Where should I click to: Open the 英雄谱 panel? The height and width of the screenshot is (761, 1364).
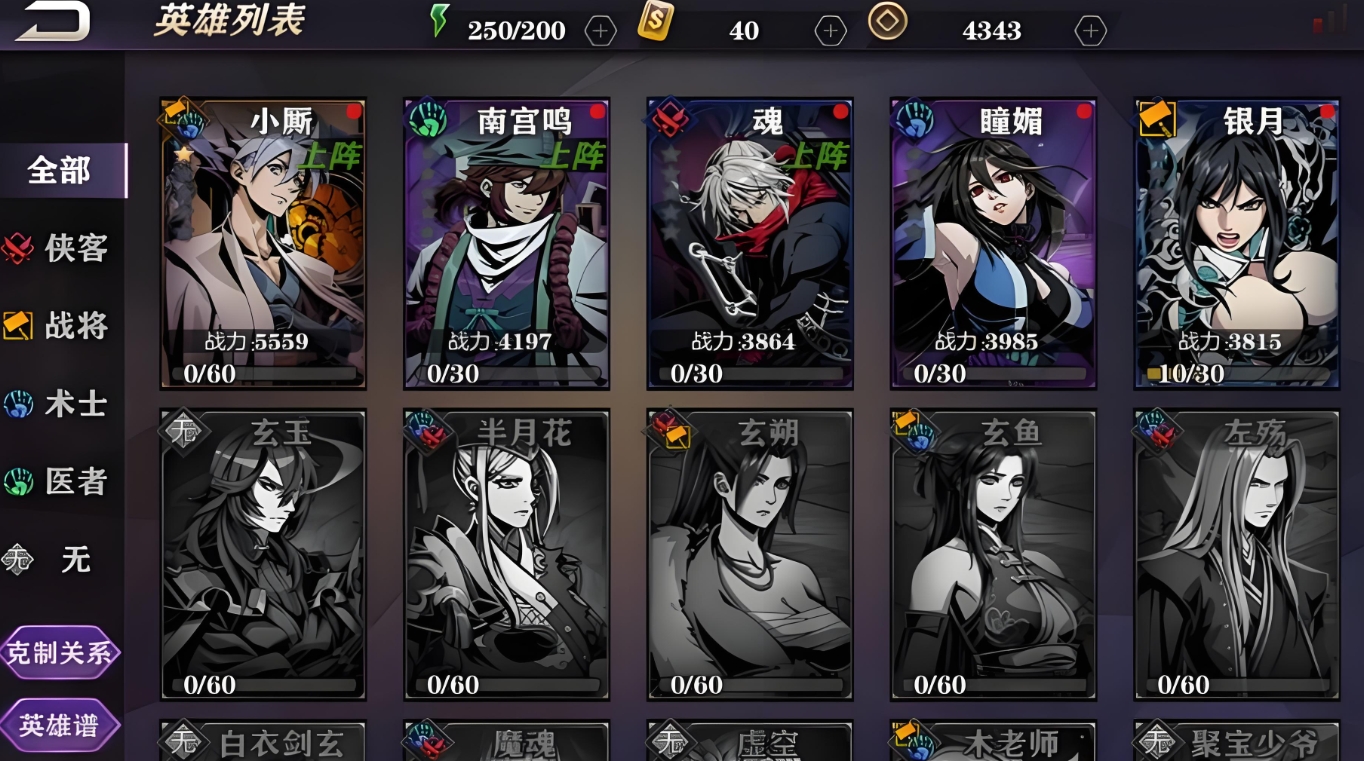click(62, 725)
